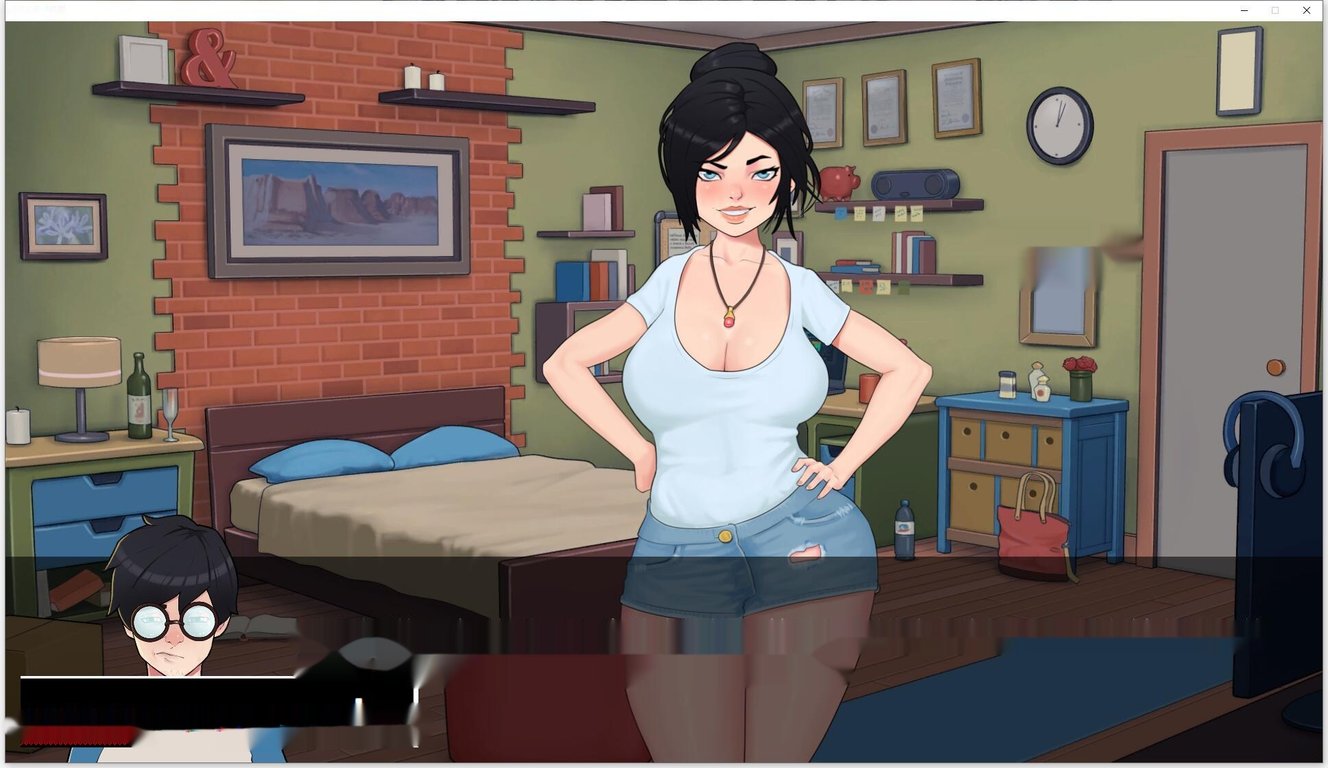The image size is (1328, 768).
Task: Click the black boombox speaker
Action: (x=917, y=182)
